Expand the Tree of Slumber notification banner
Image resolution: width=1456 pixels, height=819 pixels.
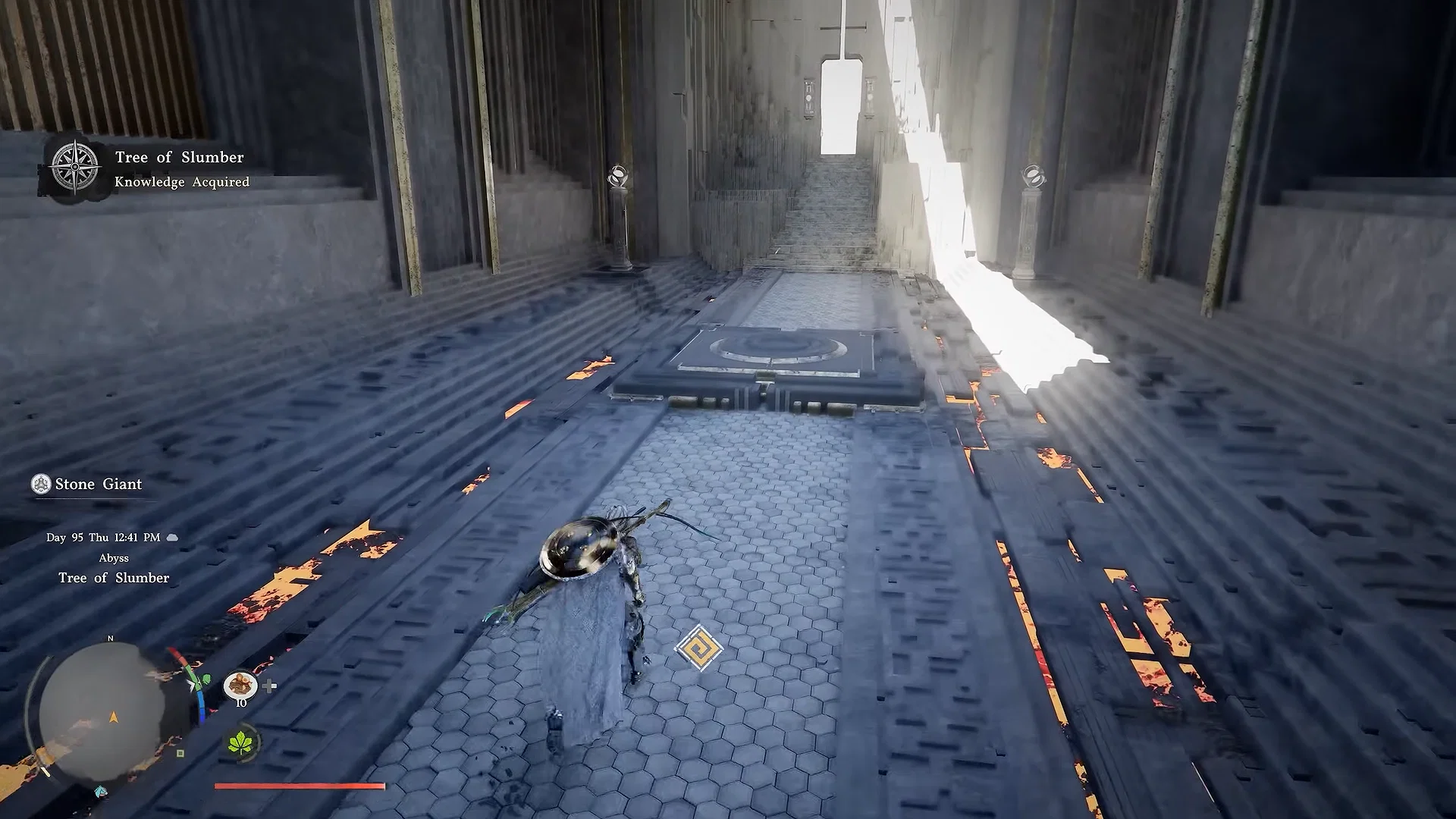(x=179, y=157)
